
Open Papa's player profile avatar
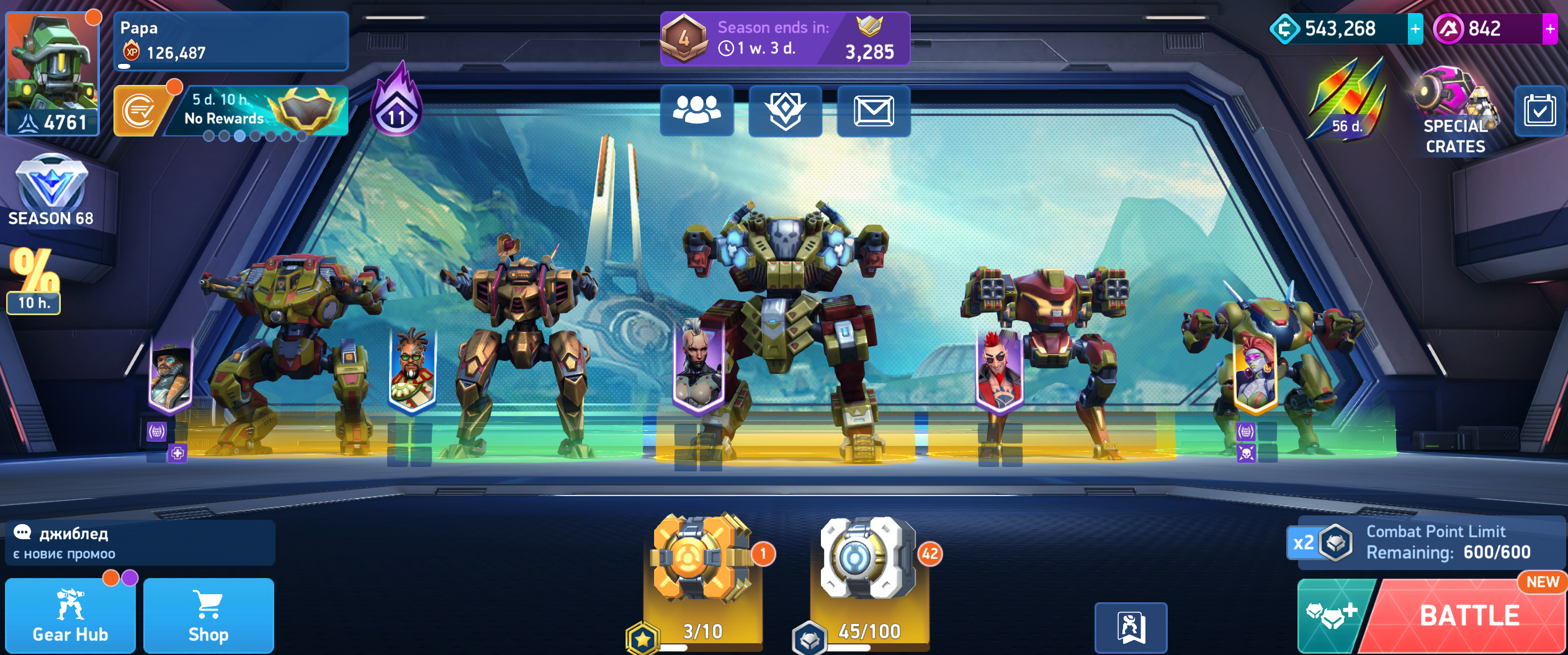(53, 73)
